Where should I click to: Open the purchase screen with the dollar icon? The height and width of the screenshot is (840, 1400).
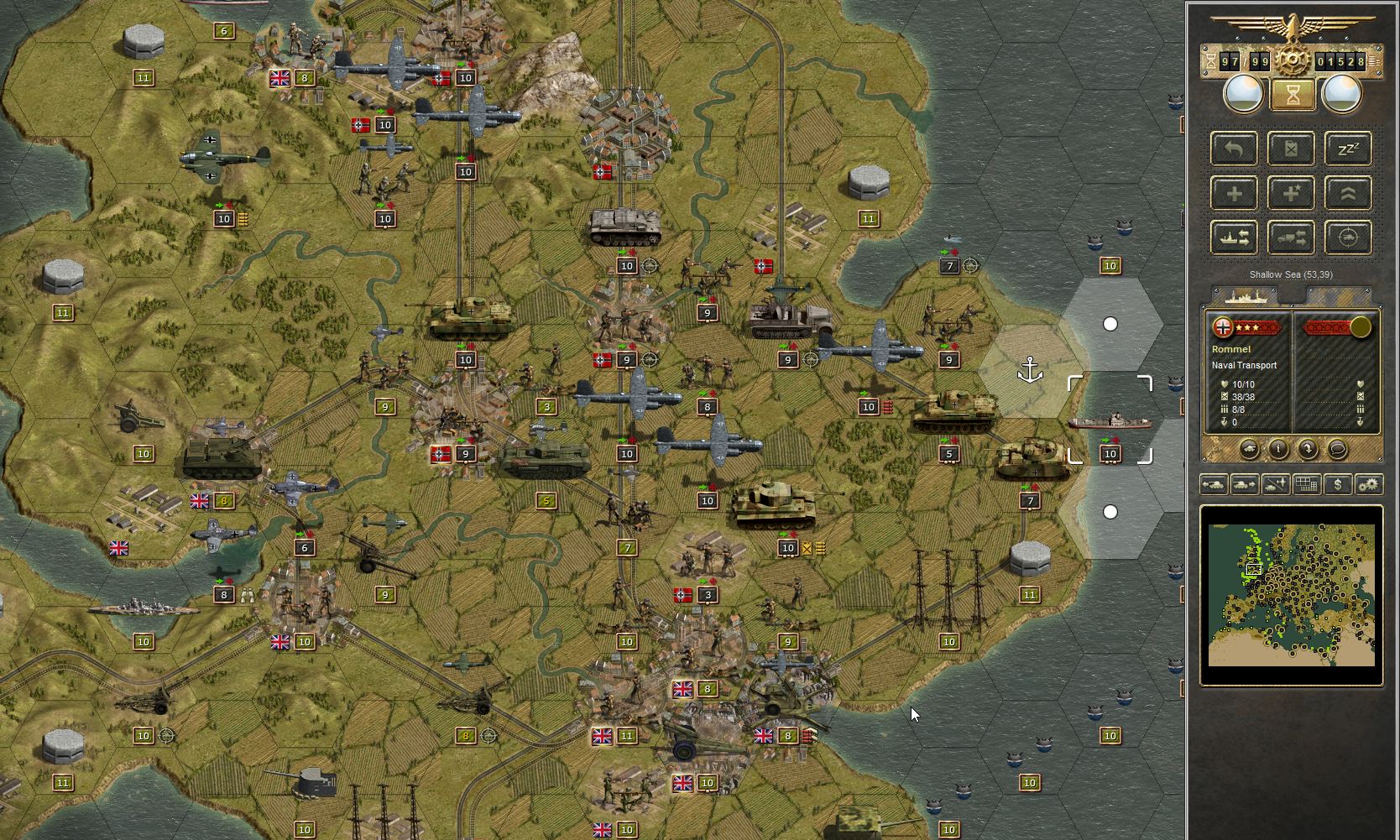[x=1338, y=485]
